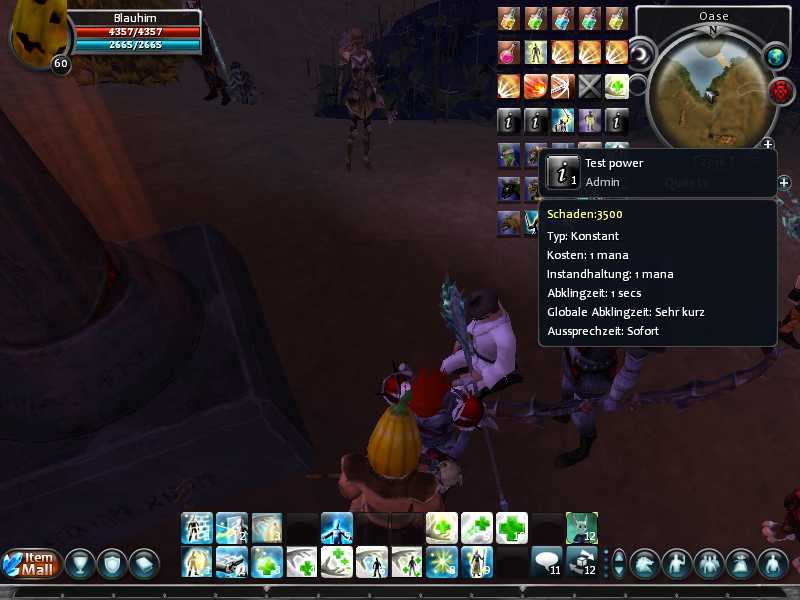The height and width of the screenshot is (600, 800).
Task: Select the pink potion buff icon
Action: (x=509, y=52)
